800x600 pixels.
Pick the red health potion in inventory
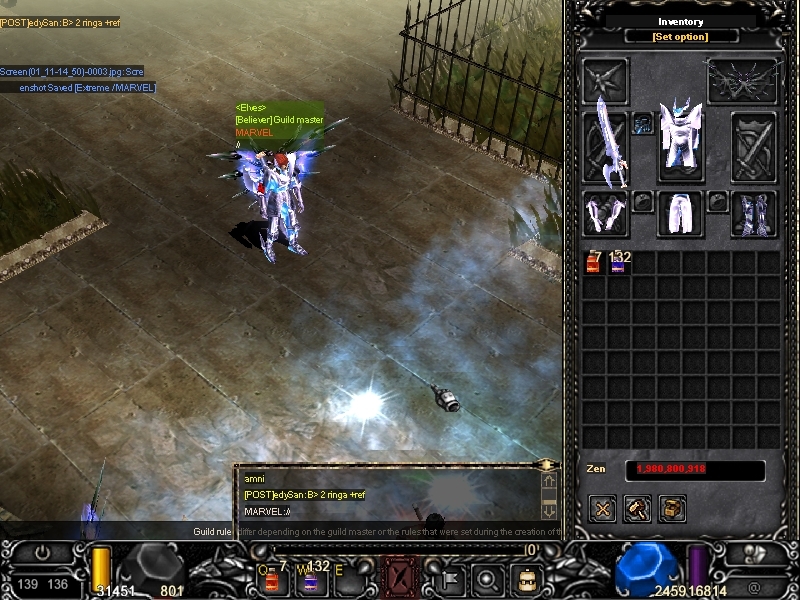pyautogui.click(x=593, y=262)
